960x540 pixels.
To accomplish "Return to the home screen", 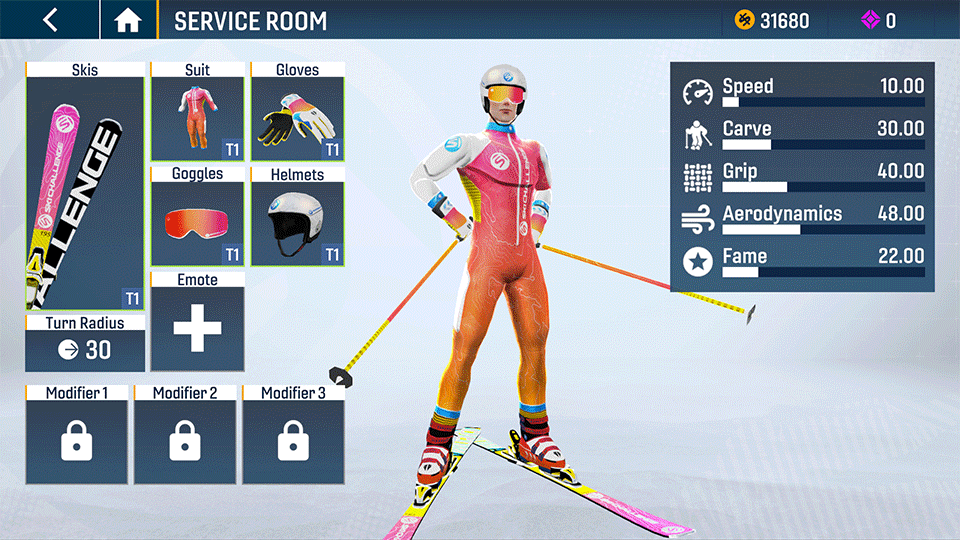I will [x=128, y=20].
